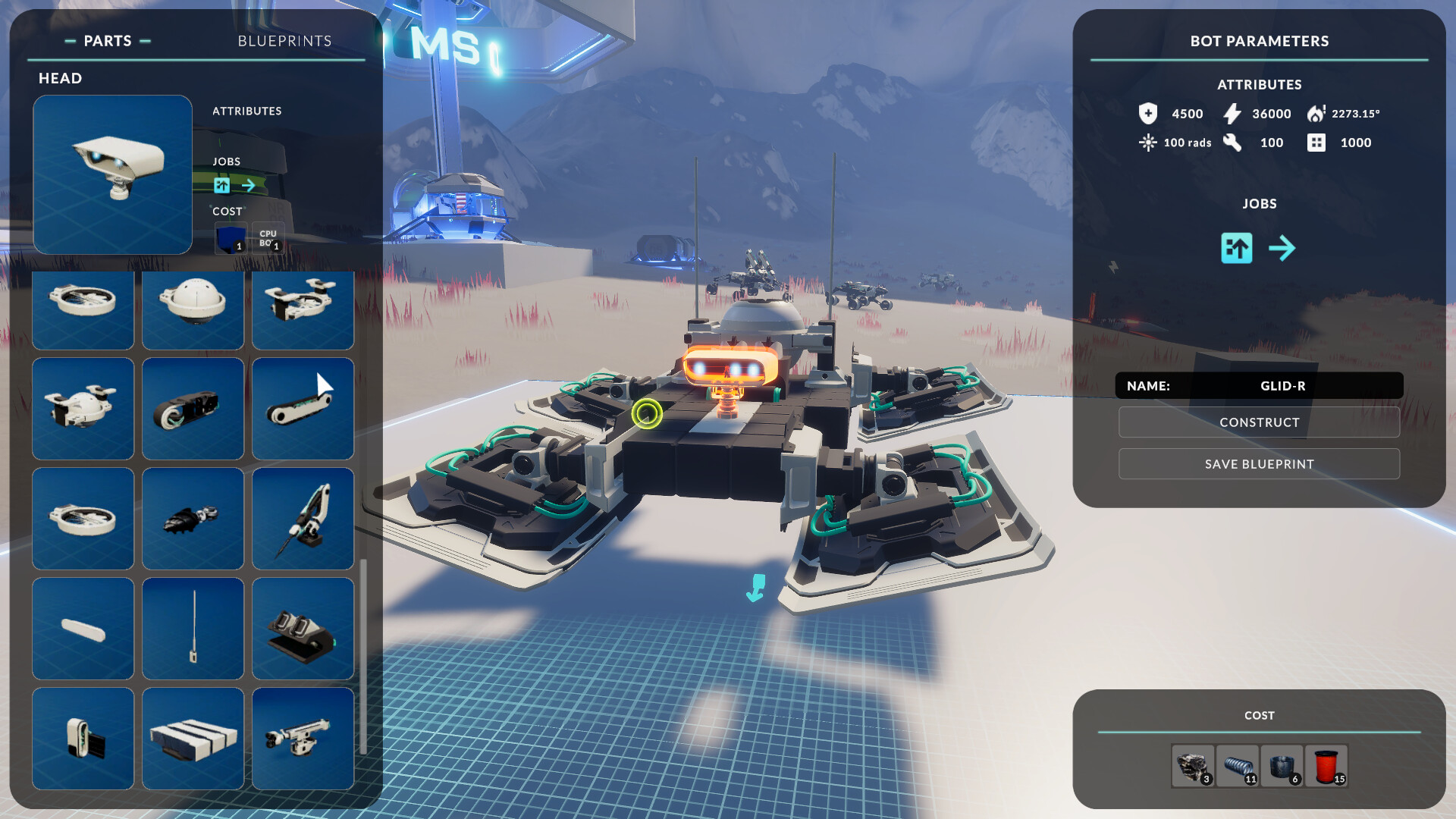
Task: Toggle the hauling job under the HEAD attributes
Action: [x=221, y=185]
